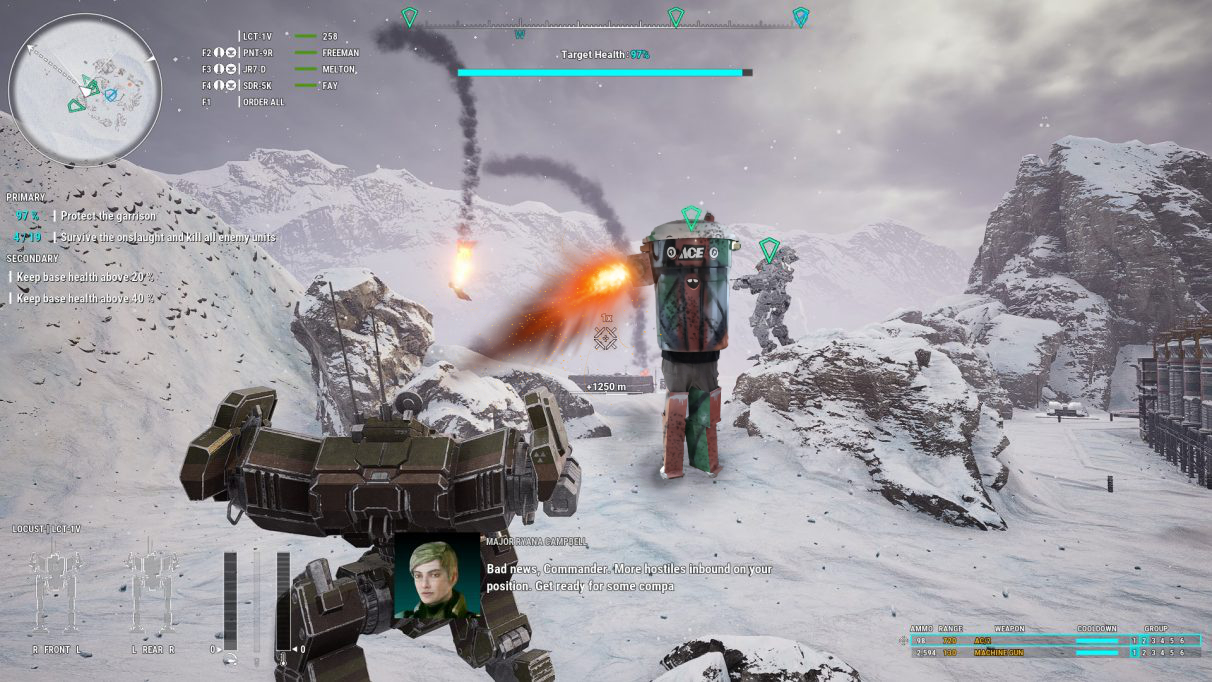The width and height of the screenshot is (1212, 682).
Task: Select the AC/2 weapon row
Action: (x=1050, y=640)
